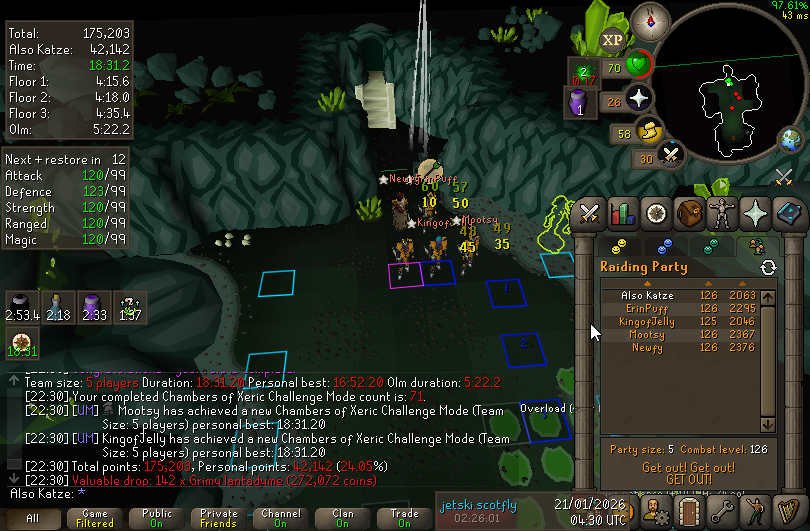Toggle the XP drops button

pos(612,40)
